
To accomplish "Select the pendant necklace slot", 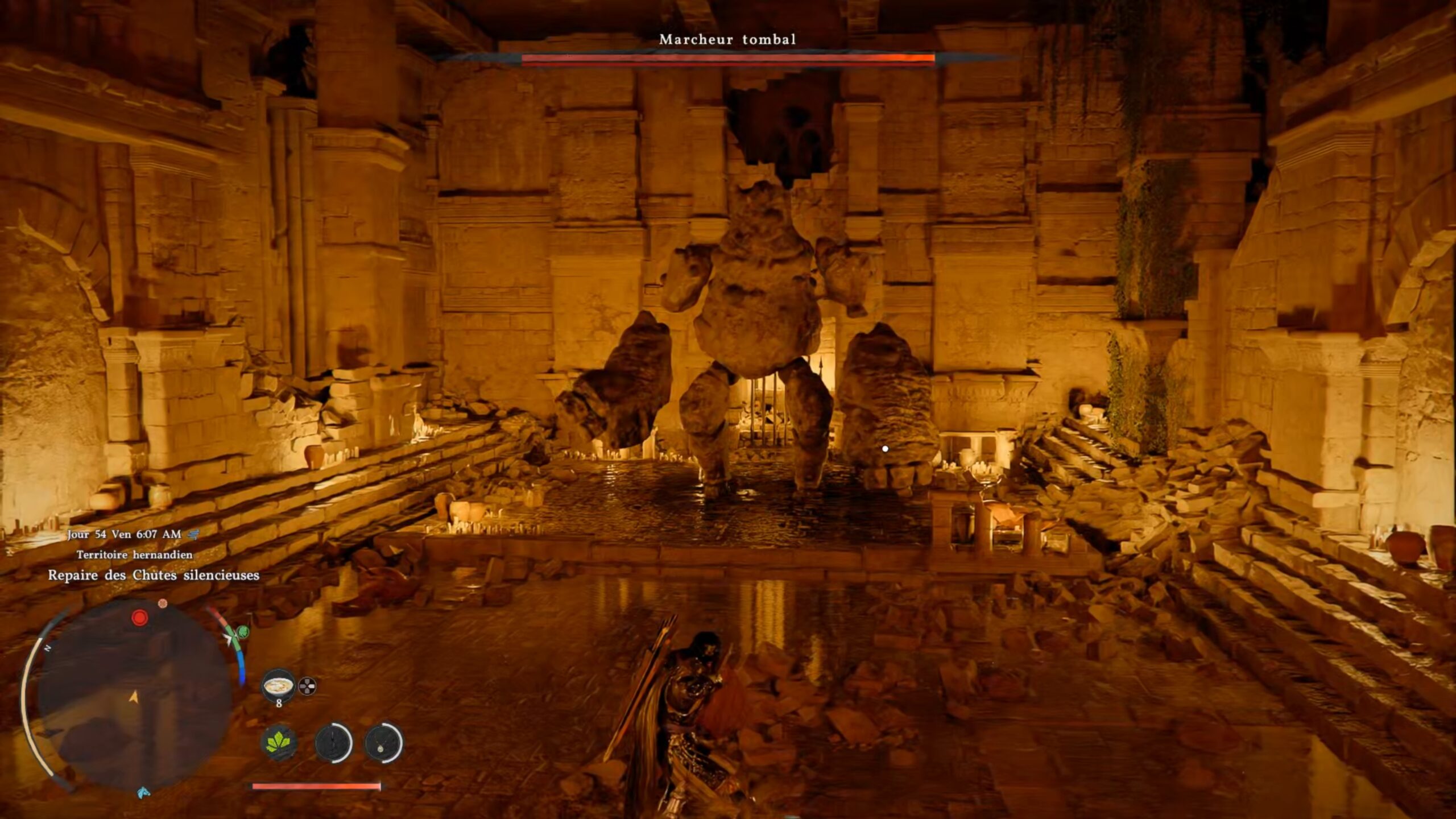I will point(383,743).
